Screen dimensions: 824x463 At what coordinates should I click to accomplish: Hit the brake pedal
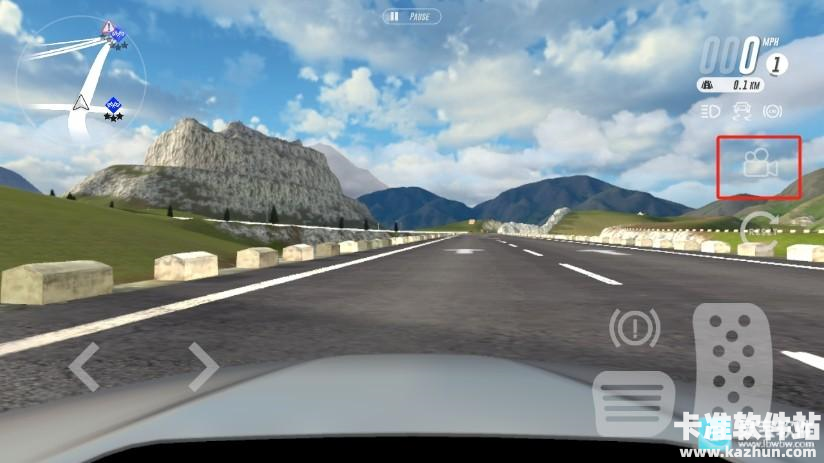[634, 404]
